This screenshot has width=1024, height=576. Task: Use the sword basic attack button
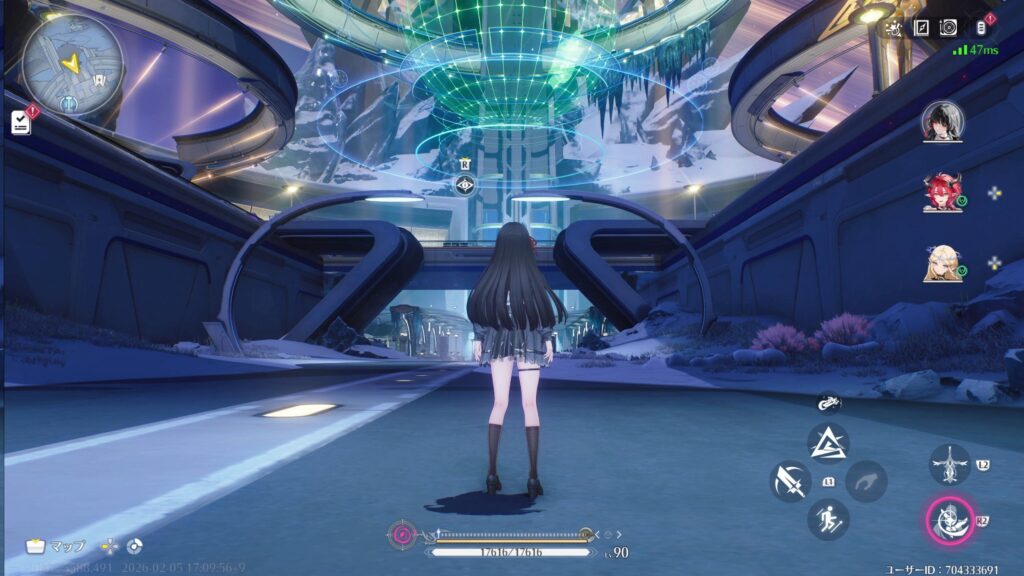tap(790, 481)
